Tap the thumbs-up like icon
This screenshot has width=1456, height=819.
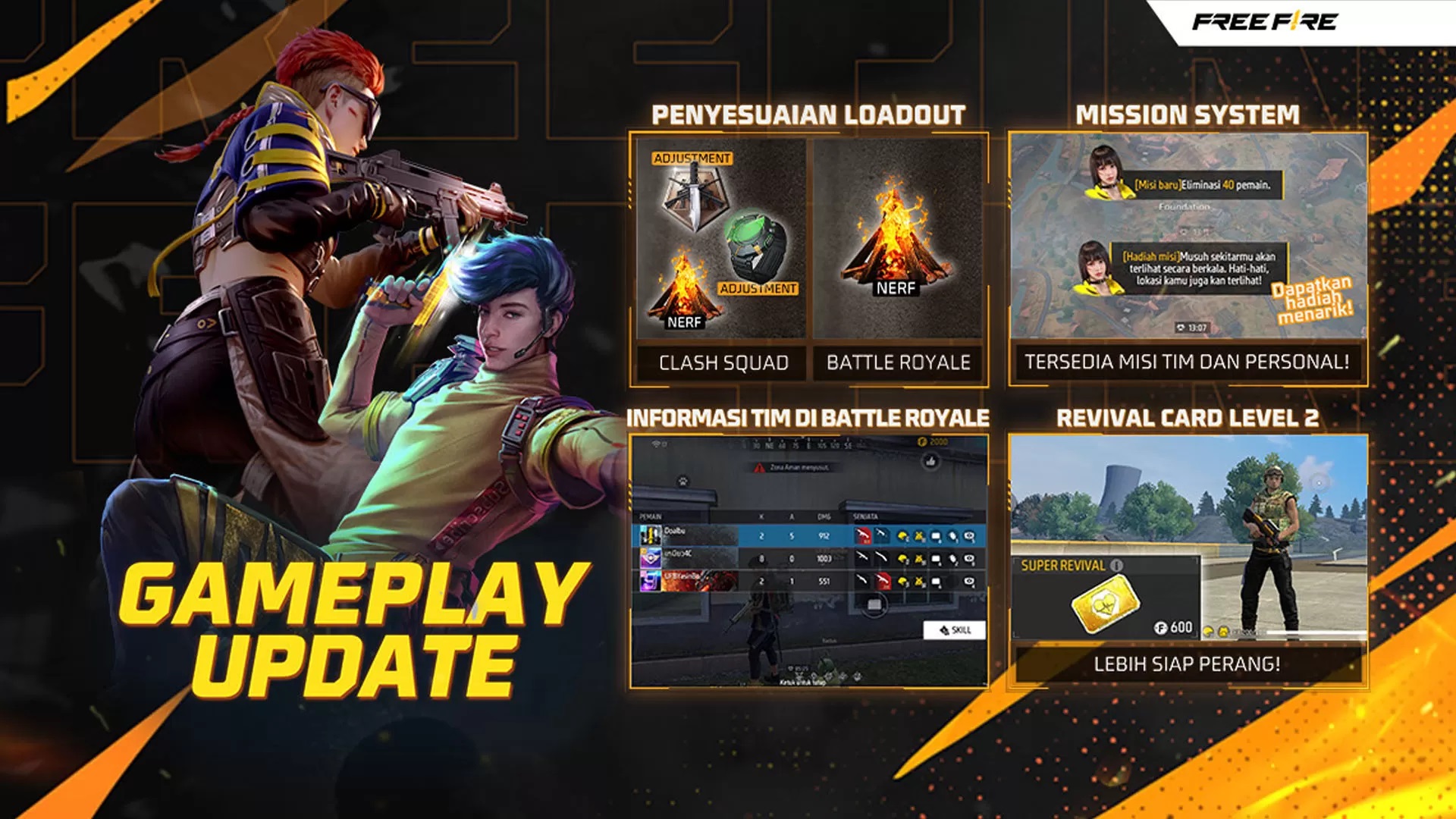(x=931, y=463)
